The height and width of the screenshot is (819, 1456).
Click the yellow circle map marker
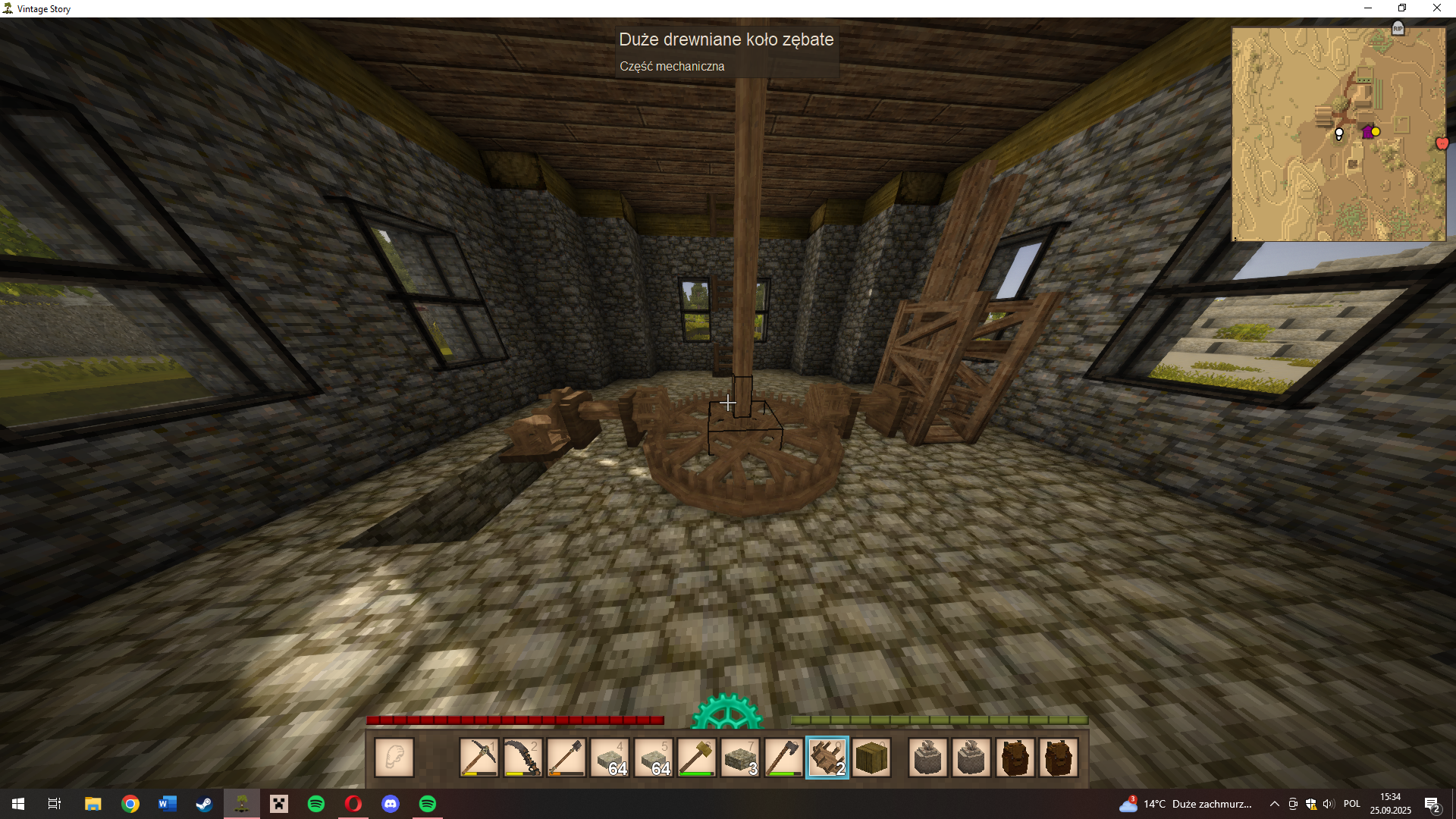coord(1376,131)
